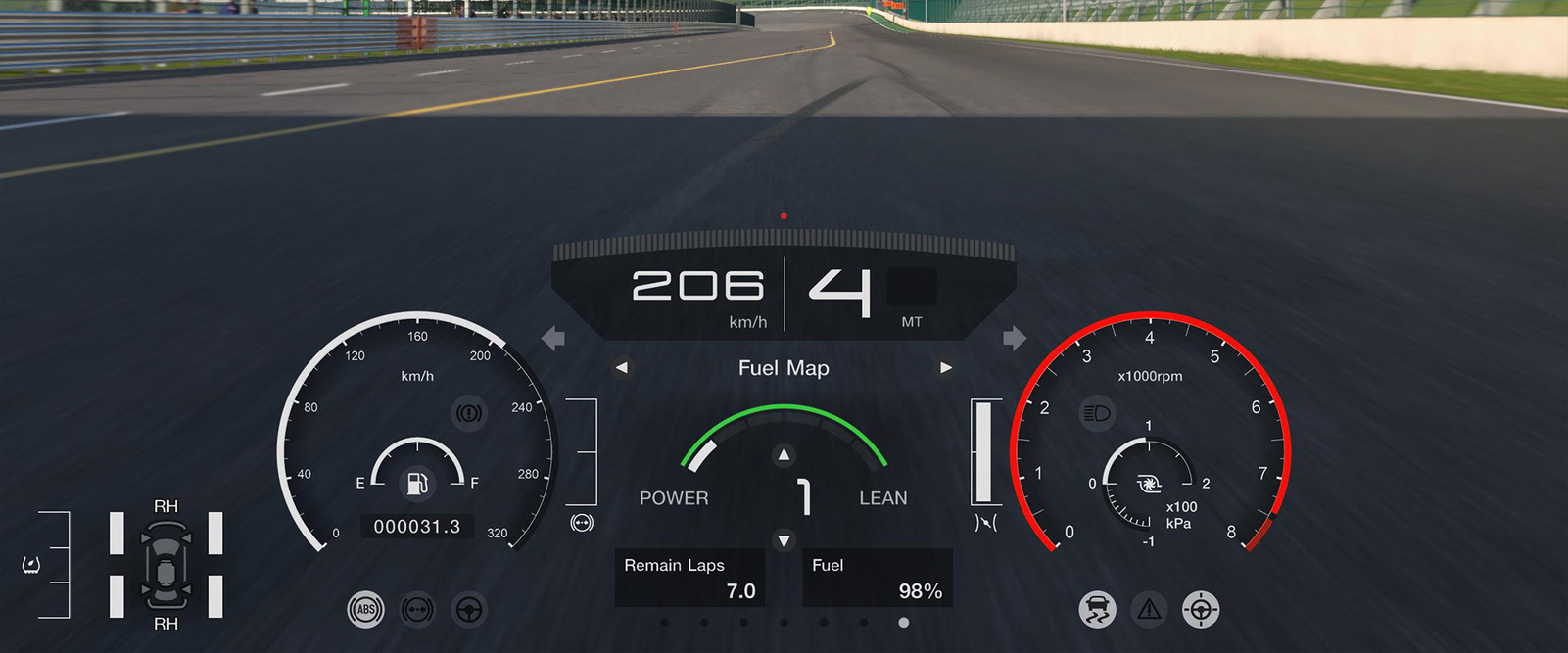Activate the grey left turn signal arrow
Screen dimensions: 1568x653
coord(553,339)
